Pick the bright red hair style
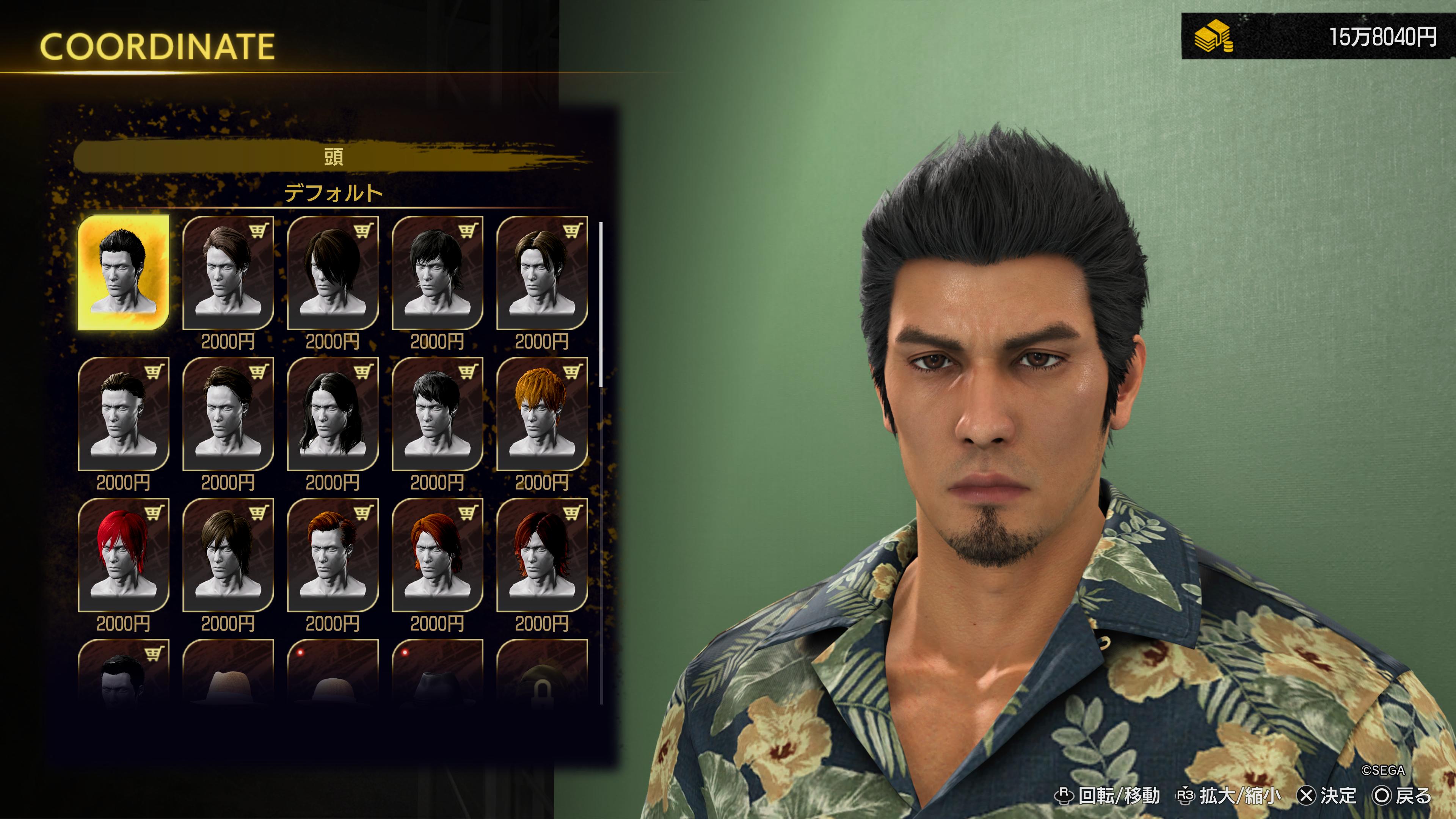Viewport: 1456px width, 819px height. (x=123, y=555)
